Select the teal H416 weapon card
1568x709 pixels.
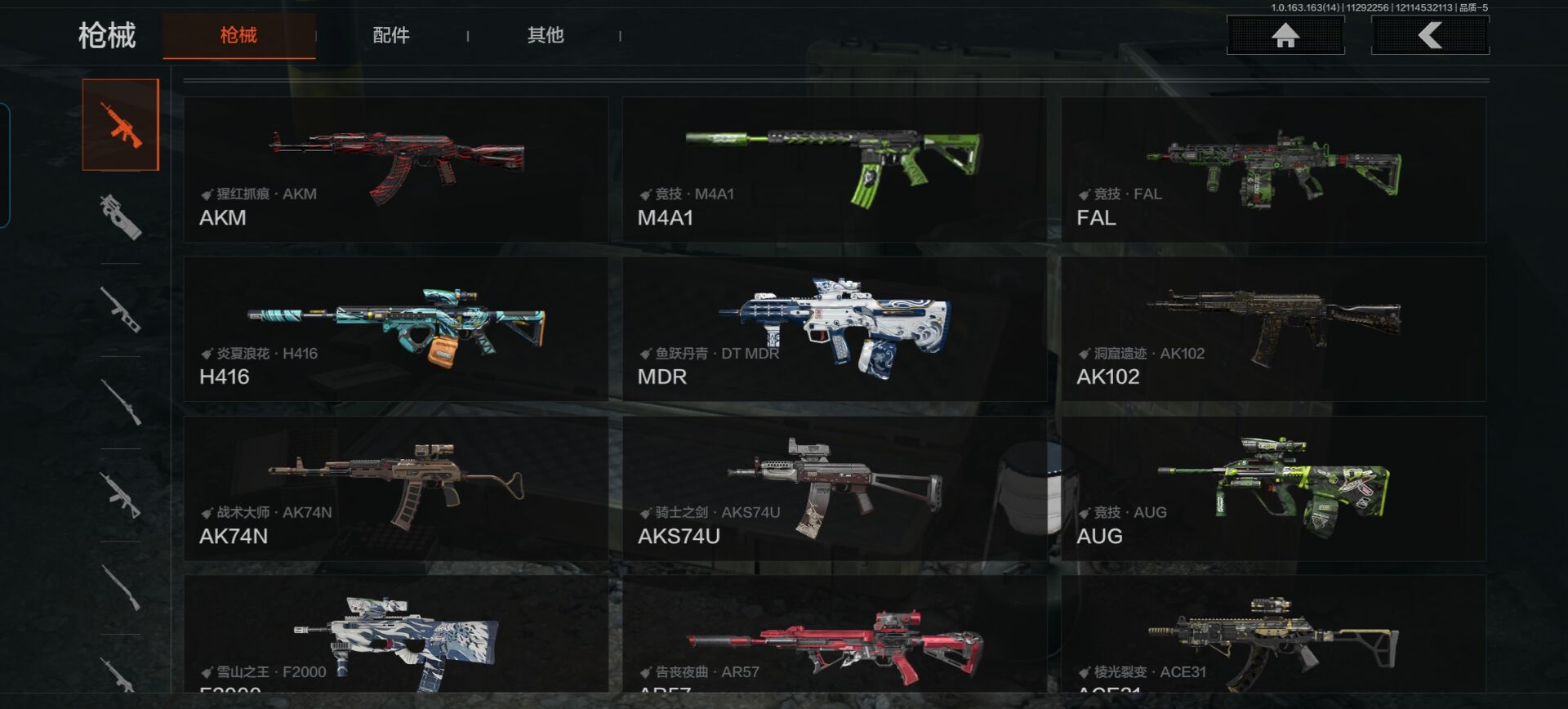396,328
